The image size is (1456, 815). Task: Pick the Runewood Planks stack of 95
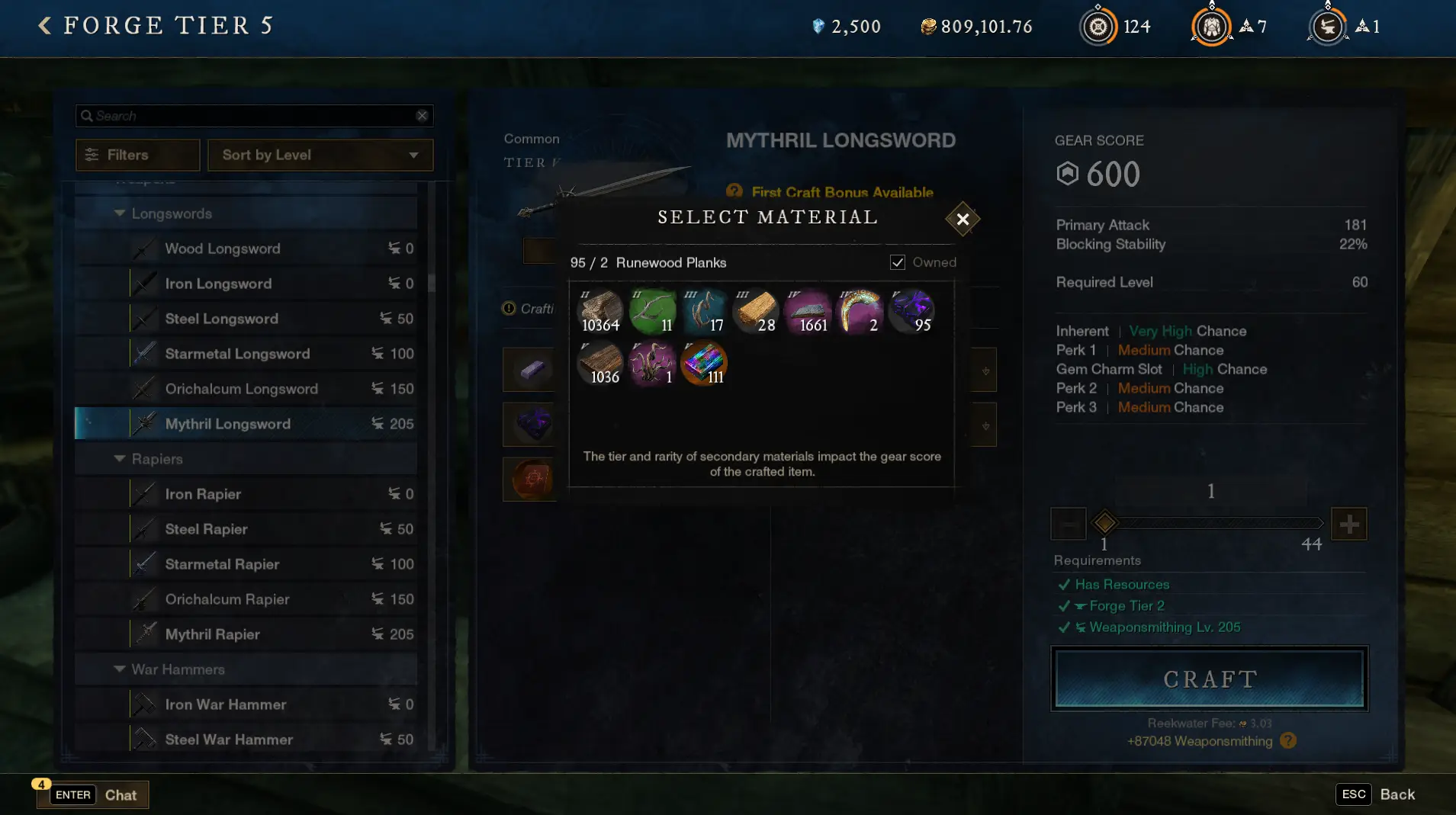(x=911, y=311)
